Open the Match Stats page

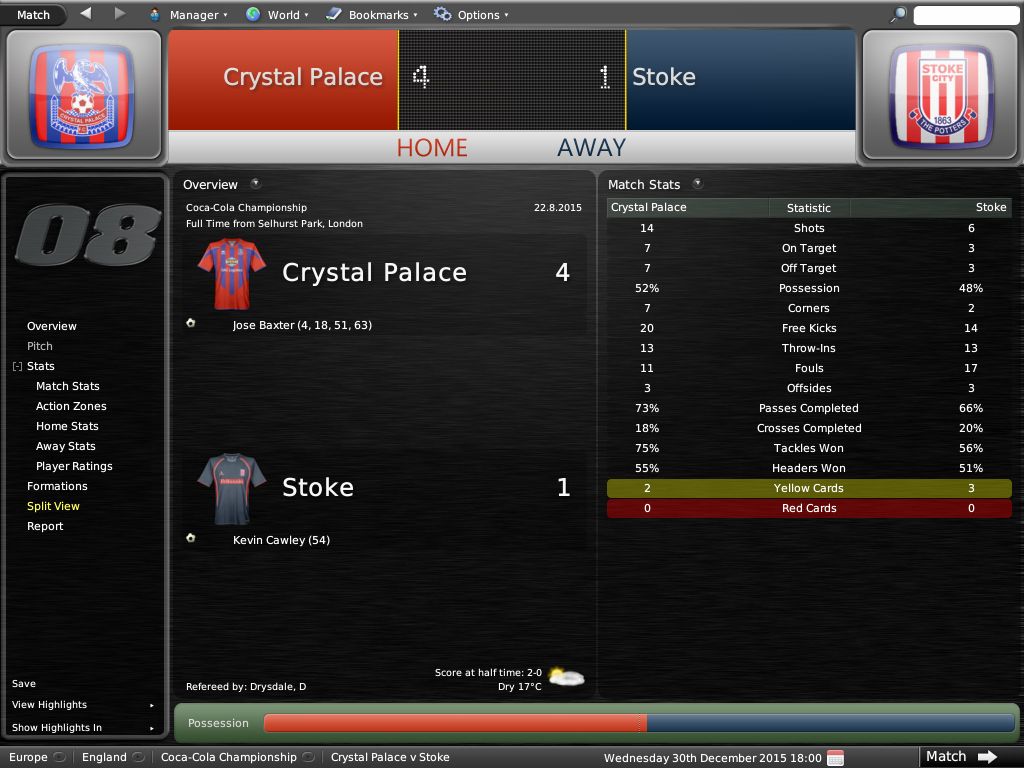point(68,386)
